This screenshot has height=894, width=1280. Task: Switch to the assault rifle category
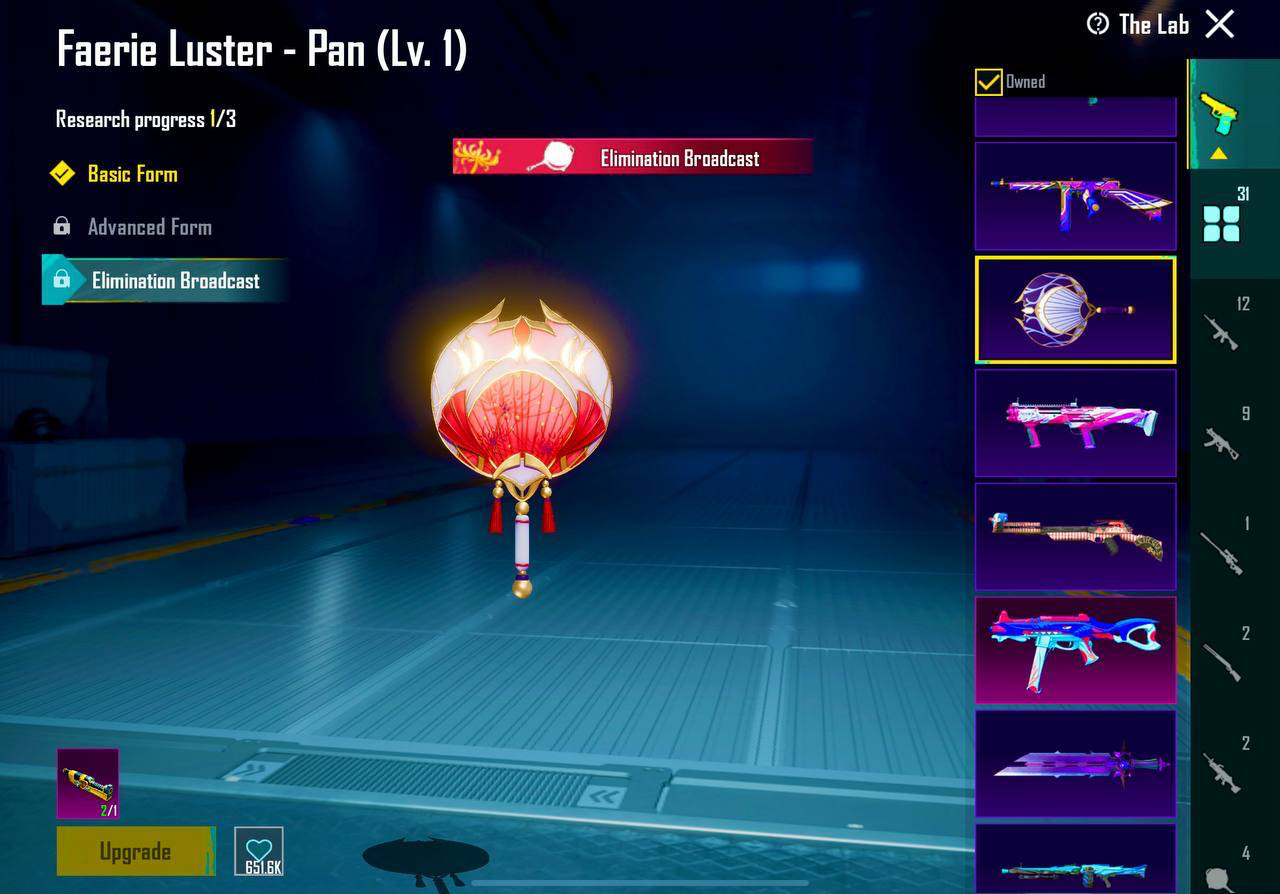pyautogui.click(x=1222, y=332)
